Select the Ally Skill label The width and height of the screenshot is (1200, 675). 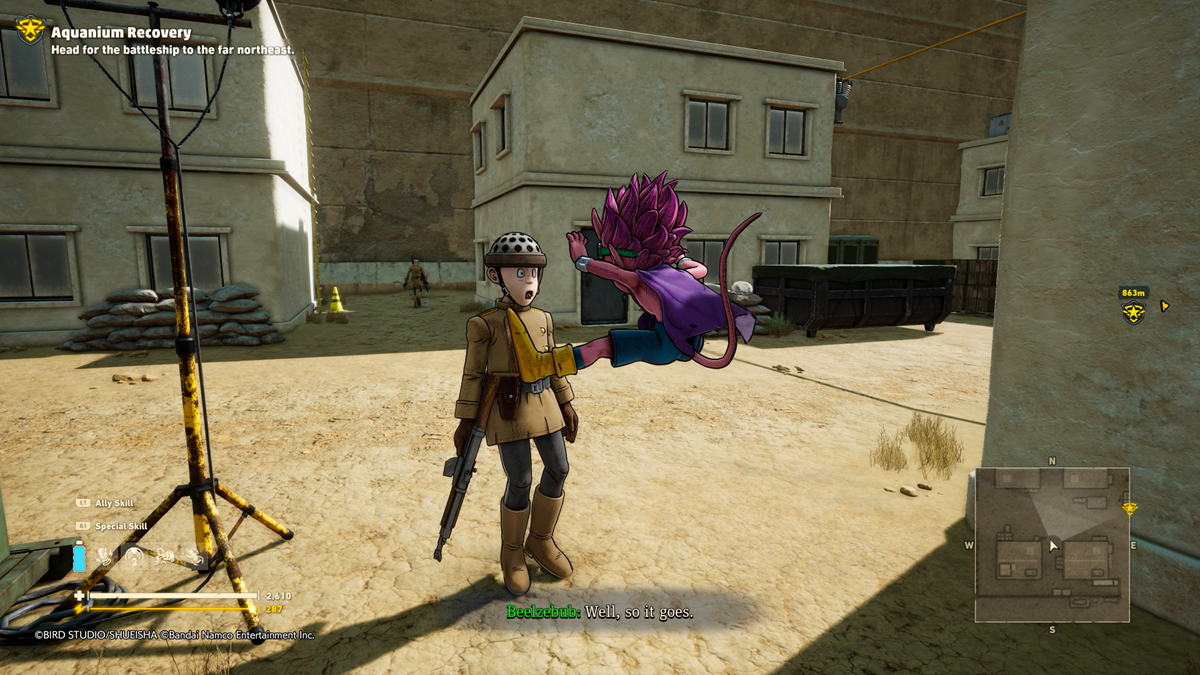(x=113, y=503)
